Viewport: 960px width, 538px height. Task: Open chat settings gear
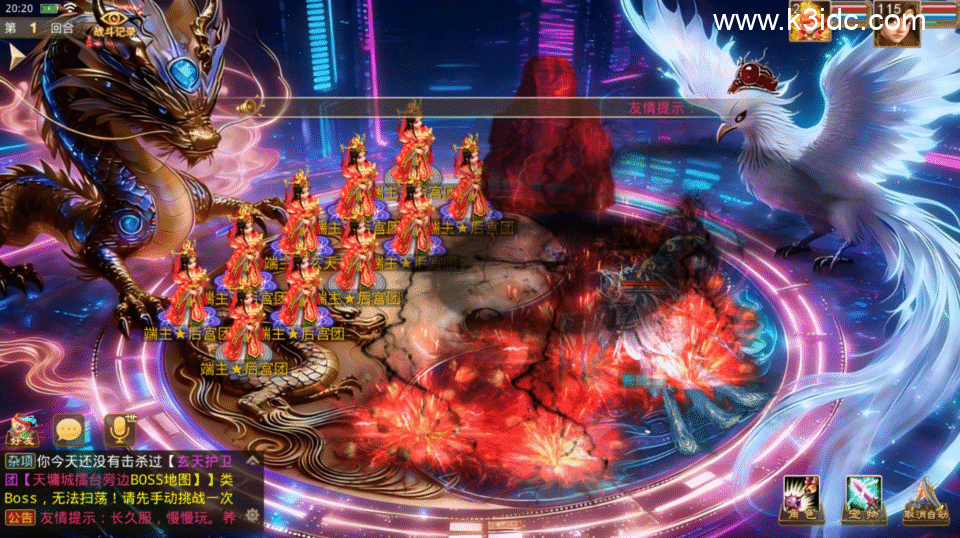pos(253,515)
